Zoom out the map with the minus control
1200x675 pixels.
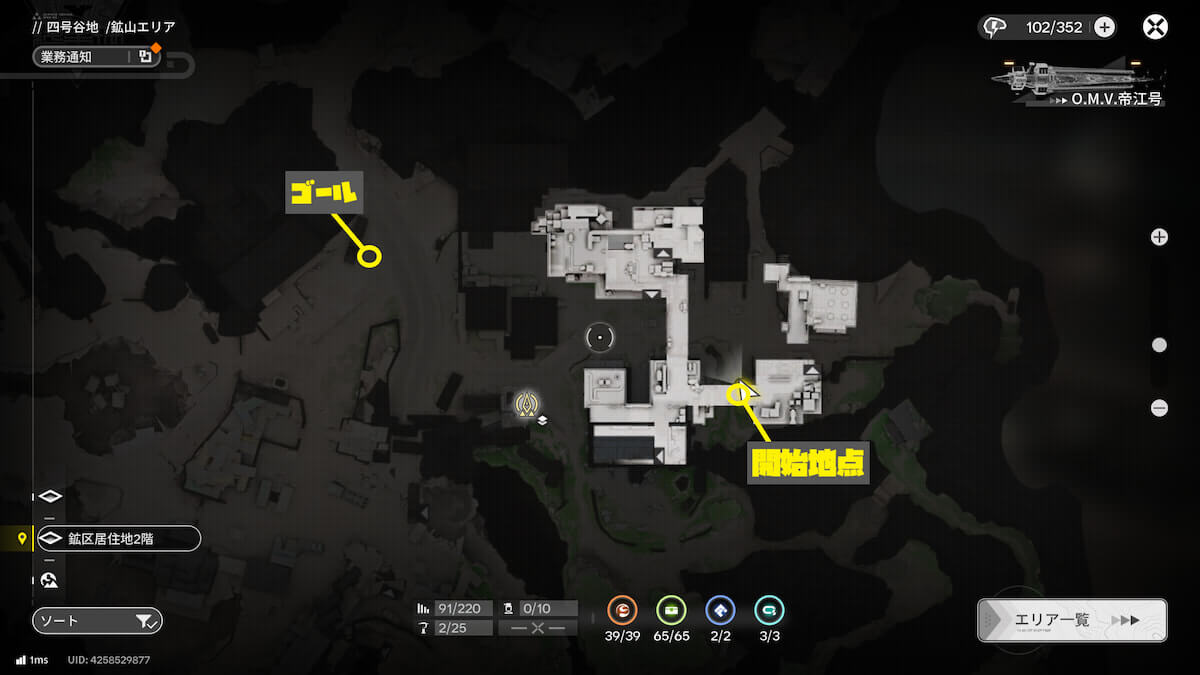coord(1159,408)
